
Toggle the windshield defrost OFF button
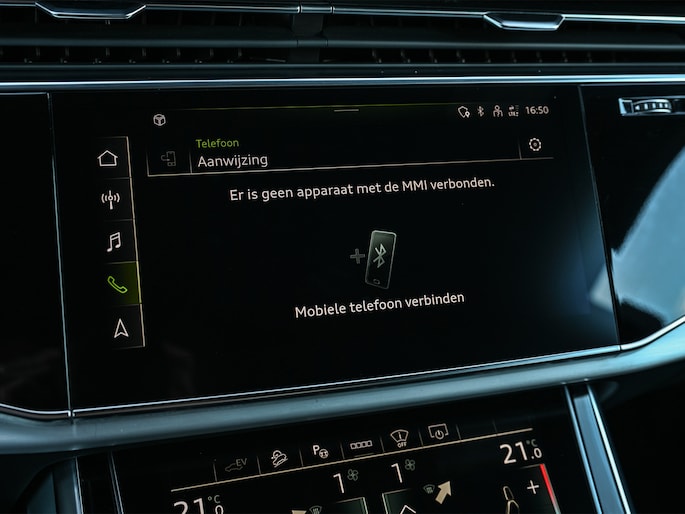[x=400, y=439]
